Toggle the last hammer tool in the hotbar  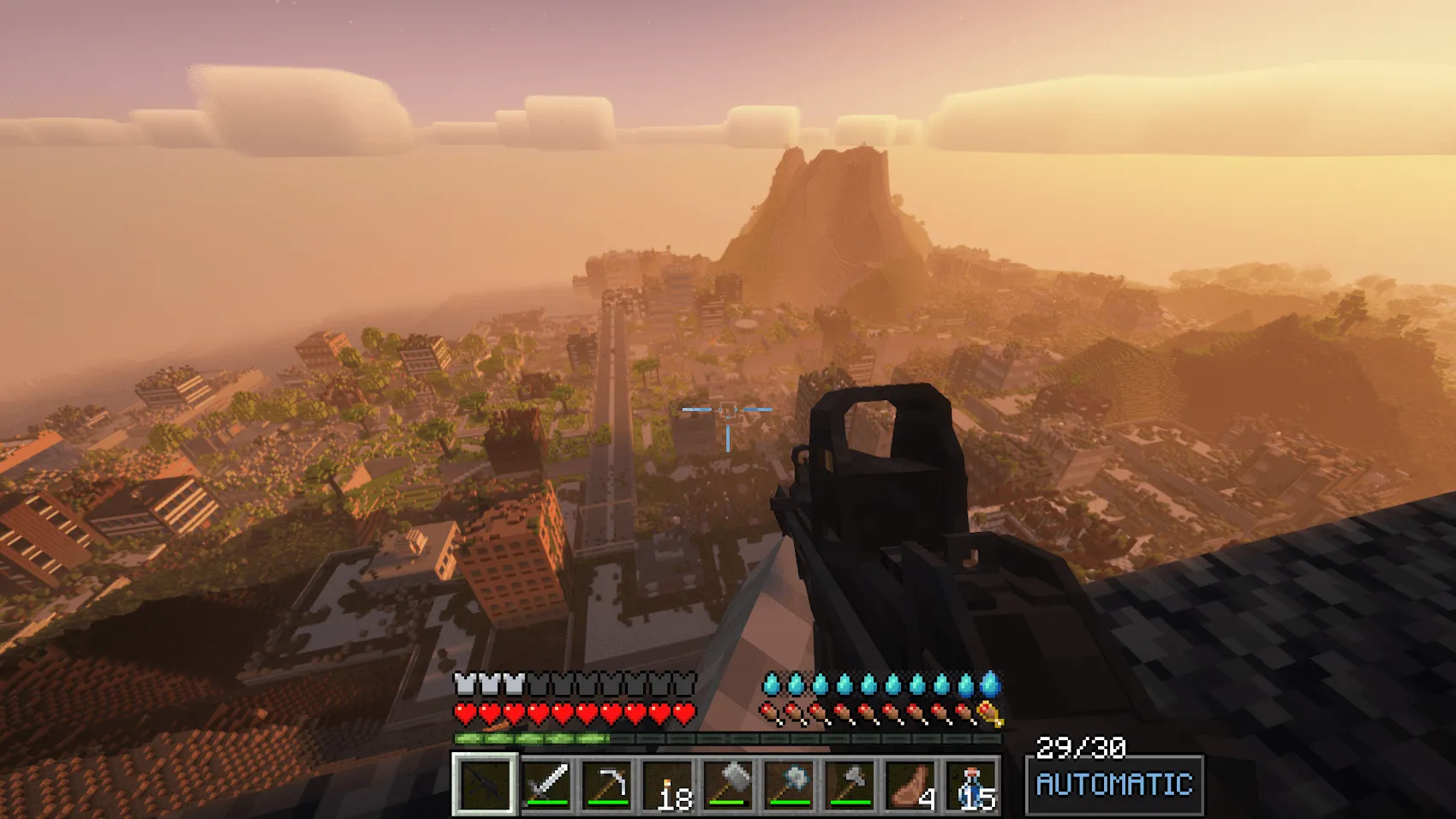click(x=854, y=782)
